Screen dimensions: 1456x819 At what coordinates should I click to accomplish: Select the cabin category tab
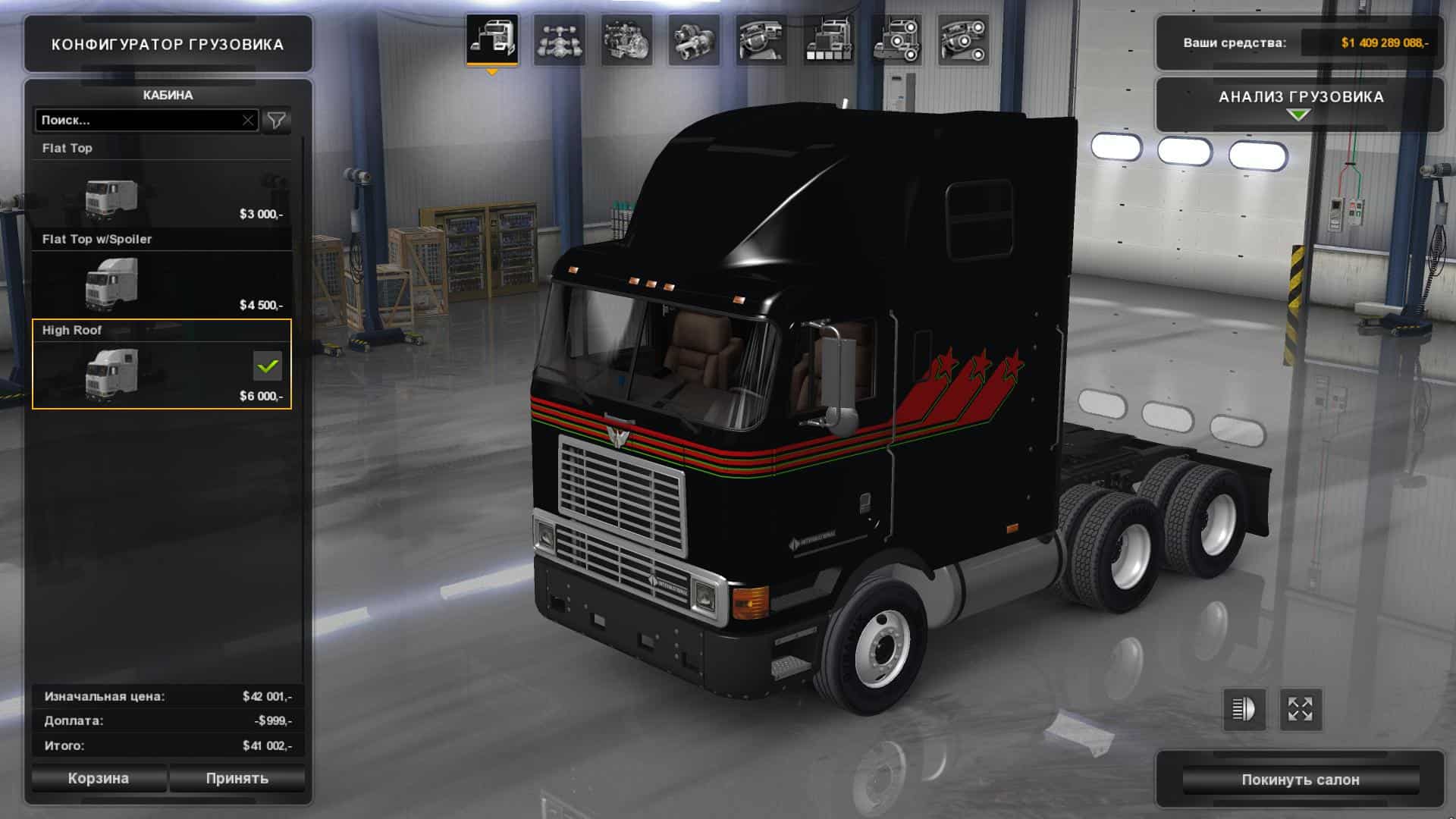(x=492, y=39)
